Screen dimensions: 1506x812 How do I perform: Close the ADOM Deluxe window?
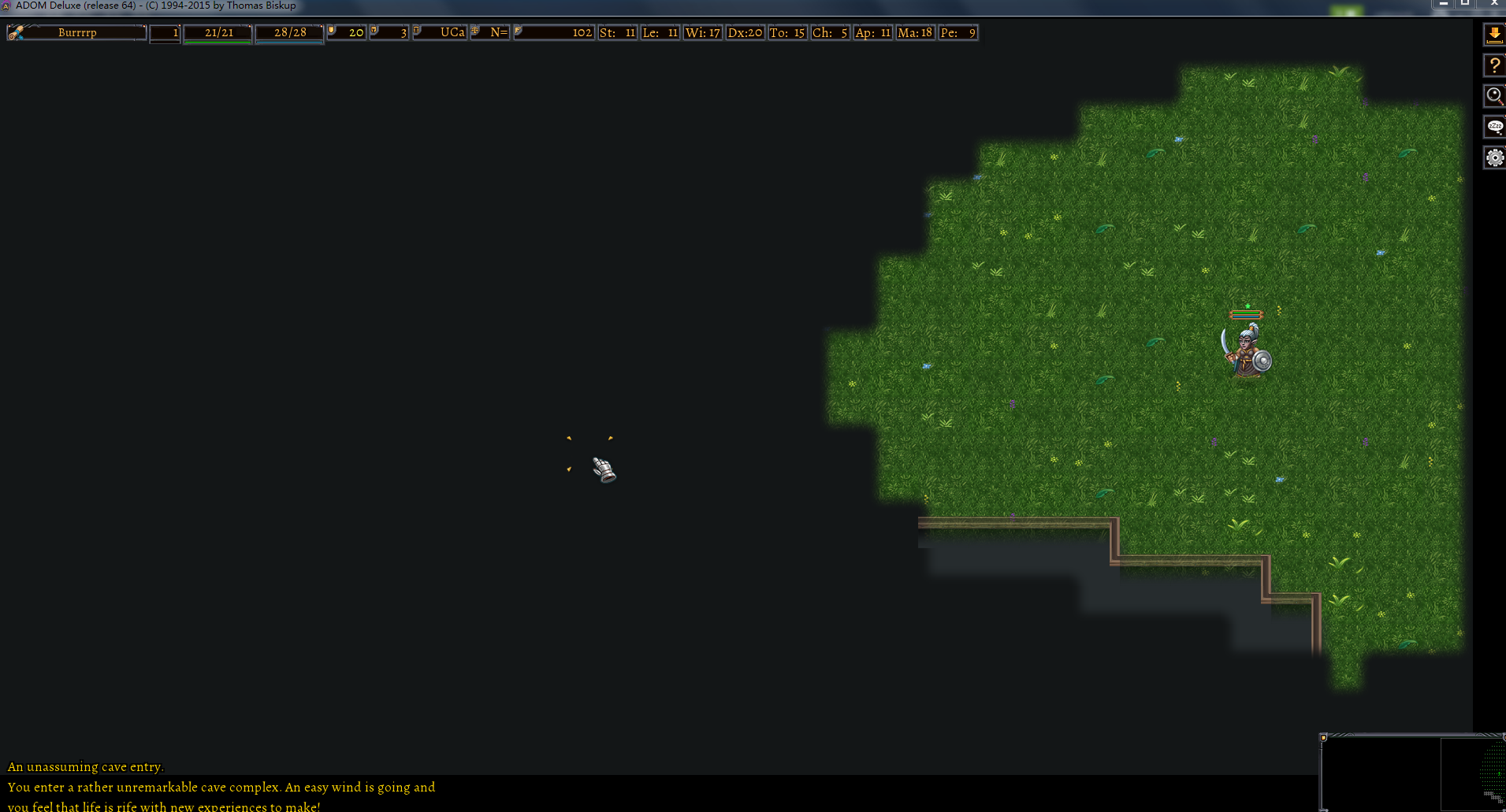pos(1493,4)
